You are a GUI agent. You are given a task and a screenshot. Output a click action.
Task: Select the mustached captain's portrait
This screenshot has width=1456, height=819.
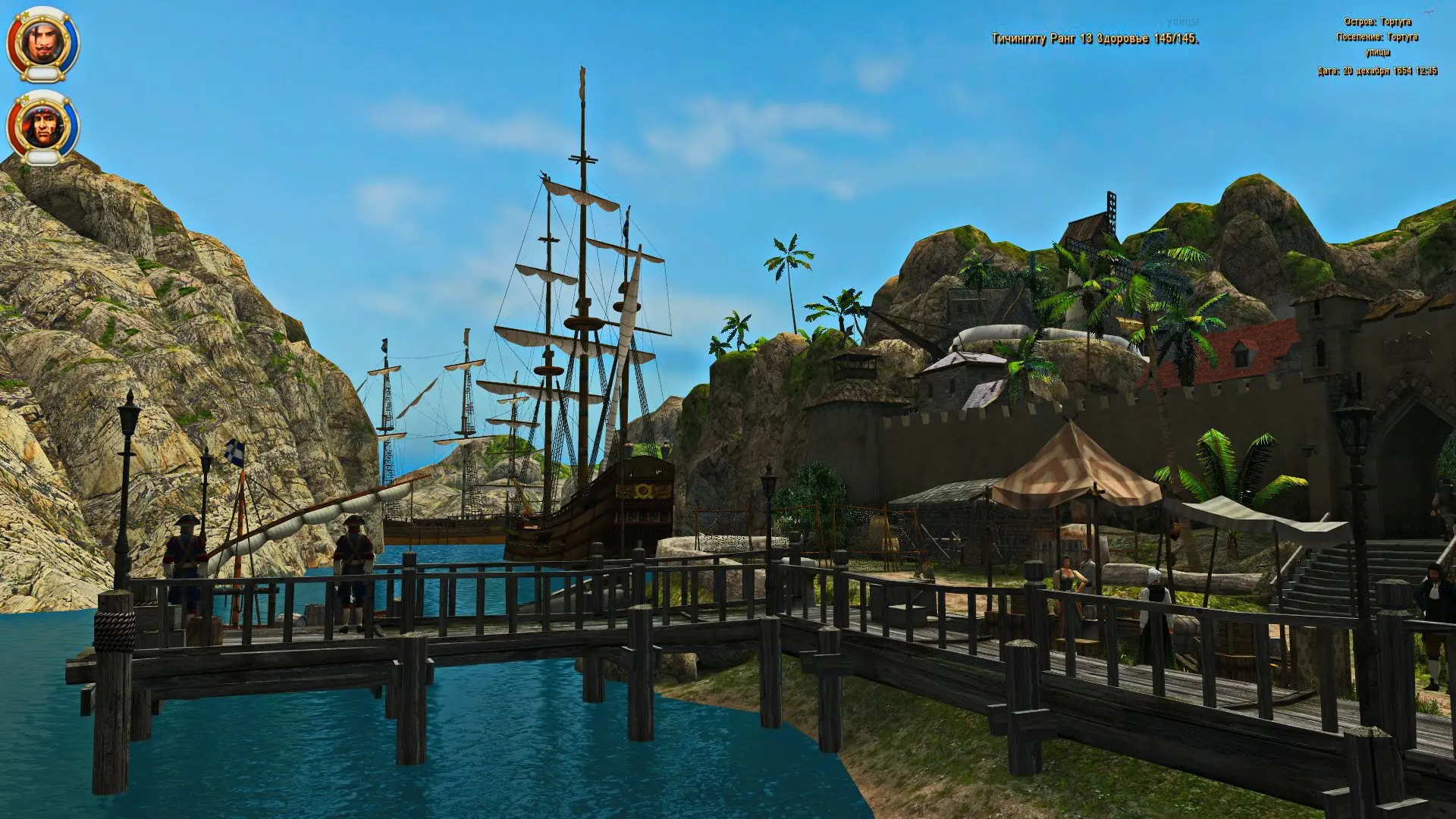point(42,42)
